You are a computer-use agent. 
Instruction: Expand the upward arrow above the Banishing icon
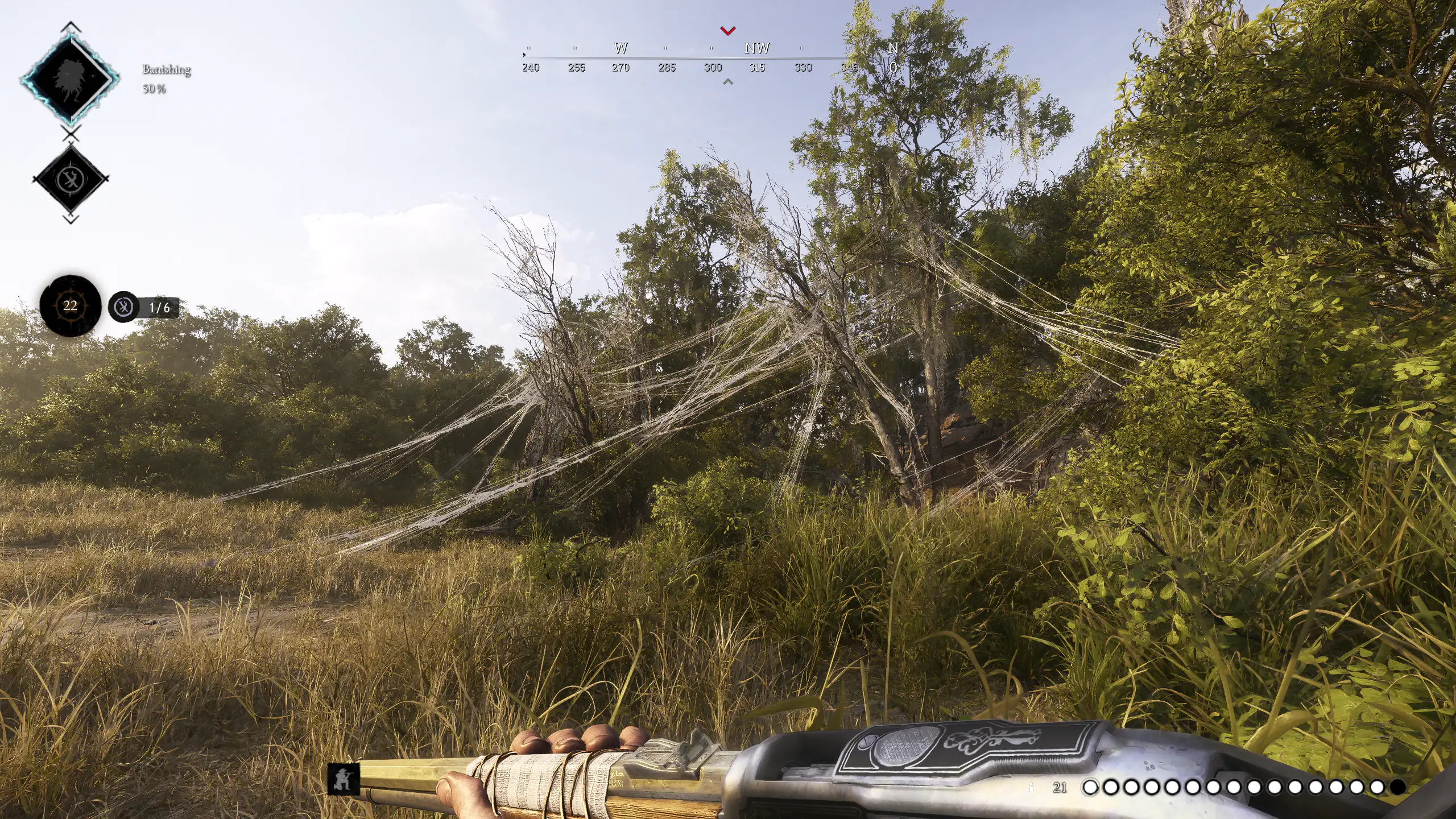(71, 26)
